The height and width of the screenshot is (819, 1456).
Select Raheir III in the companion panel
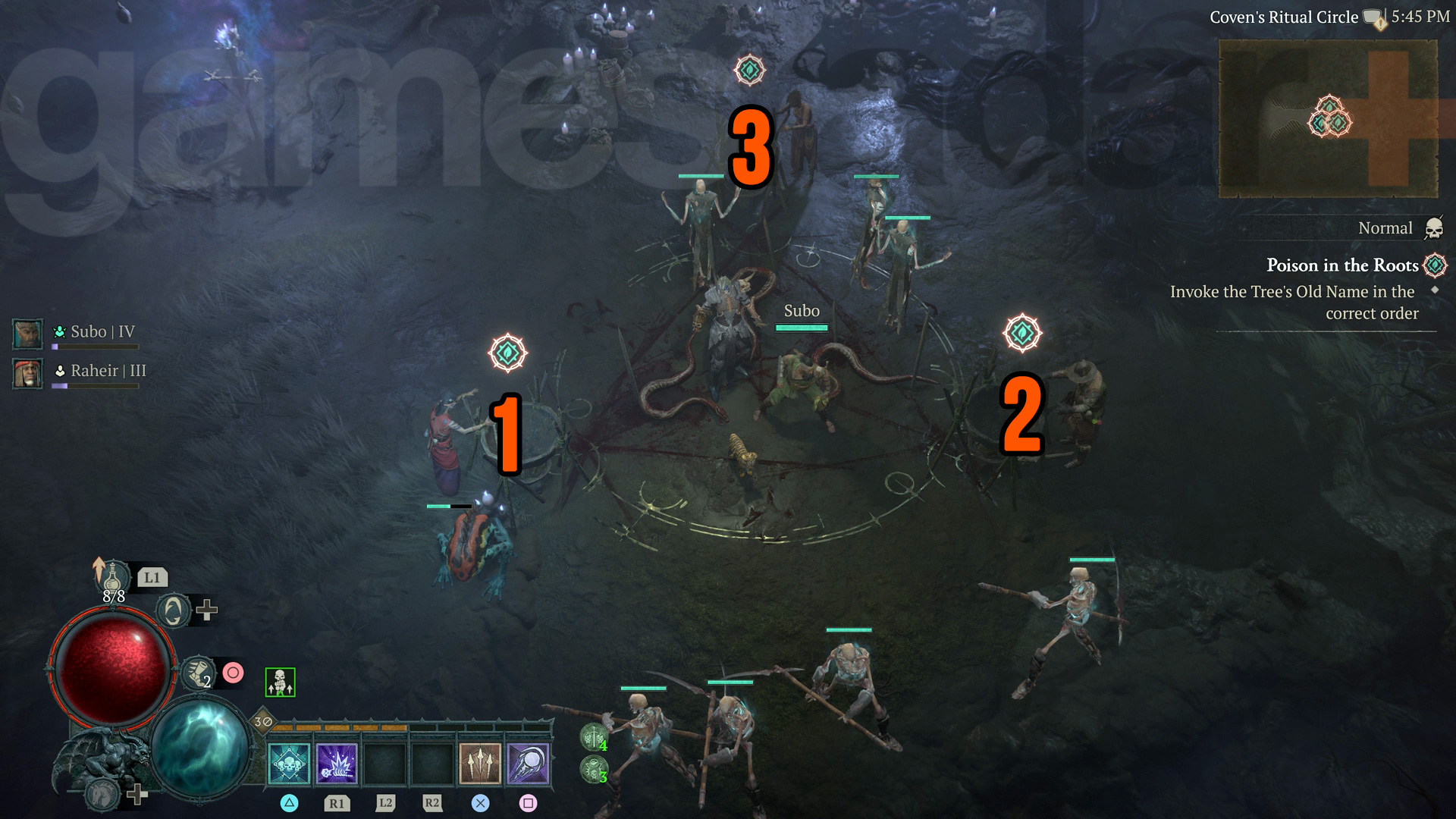tap(27, 374)
